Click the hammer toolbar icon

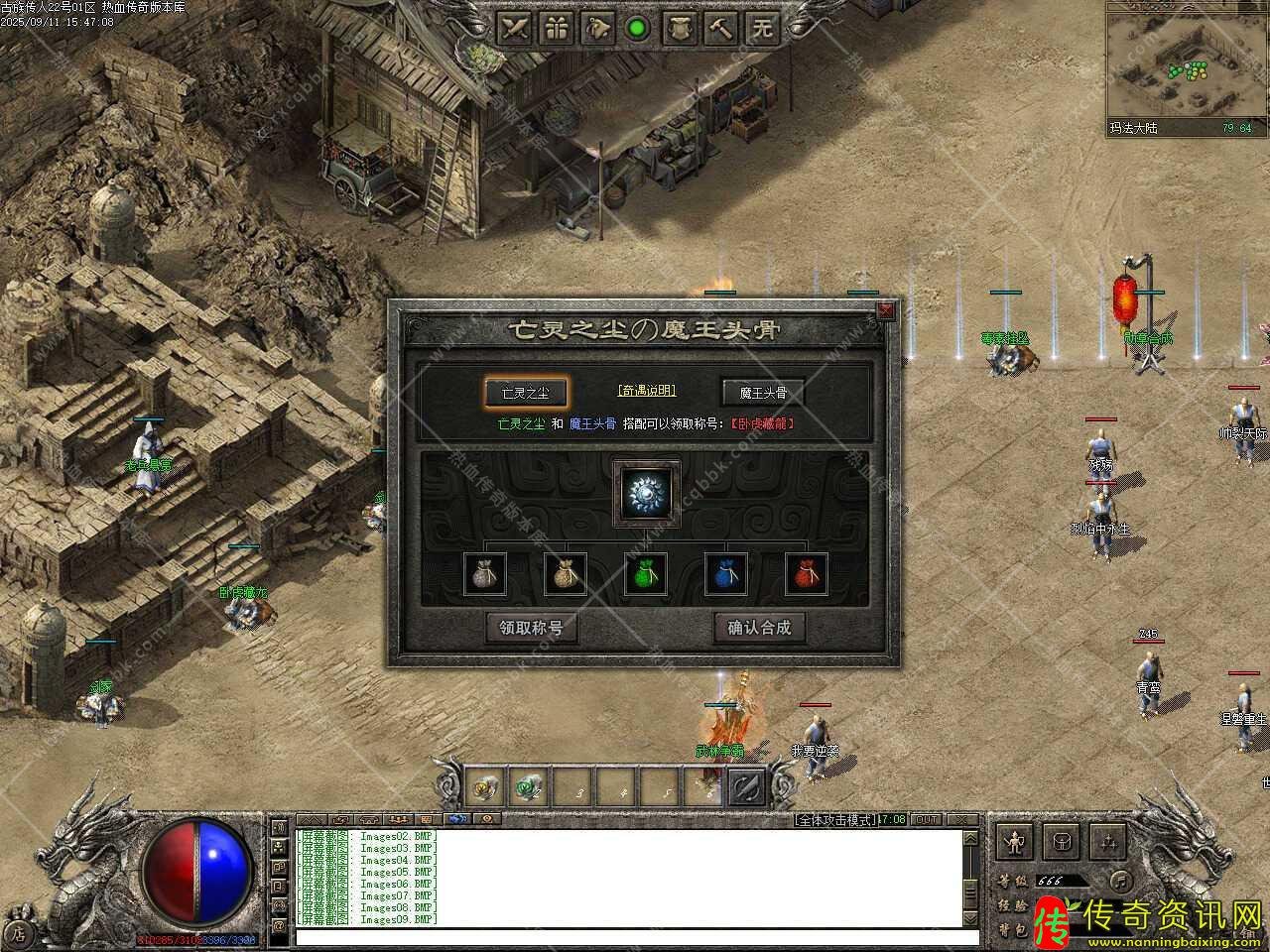pyautogui.click(x=721, y=28)
